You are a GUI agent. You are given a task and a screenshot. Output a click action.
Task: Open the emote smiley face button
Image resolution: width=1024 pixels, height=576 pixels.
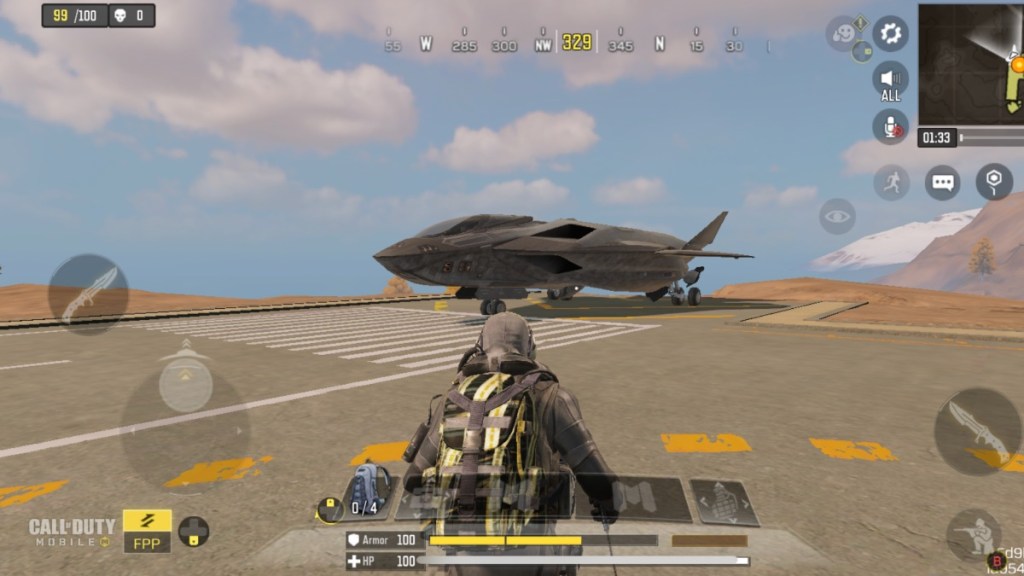(x=843, y=32)
